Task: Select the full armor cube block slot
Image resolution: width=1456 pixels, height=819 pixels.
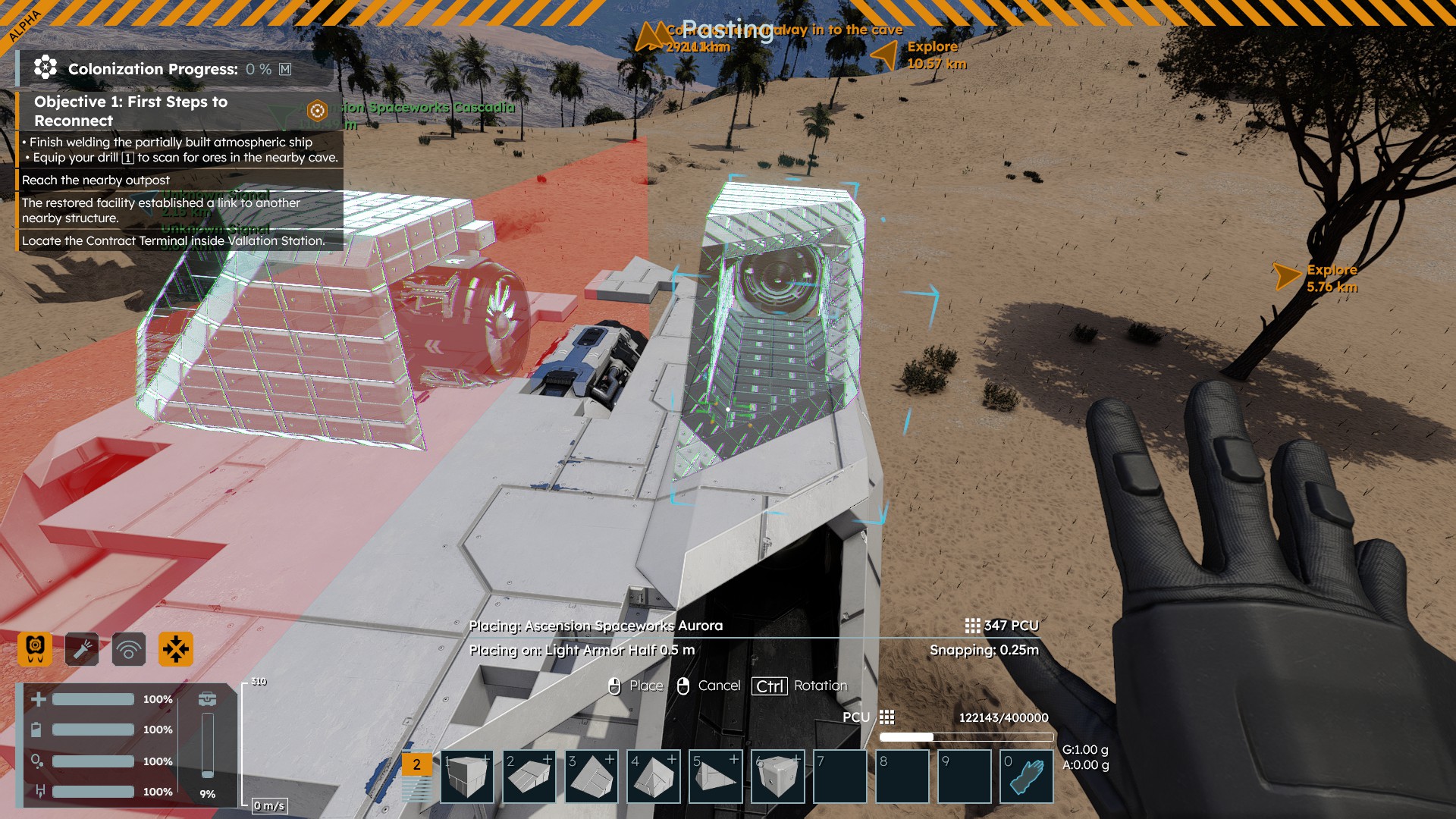Action: tap(466, 777)
